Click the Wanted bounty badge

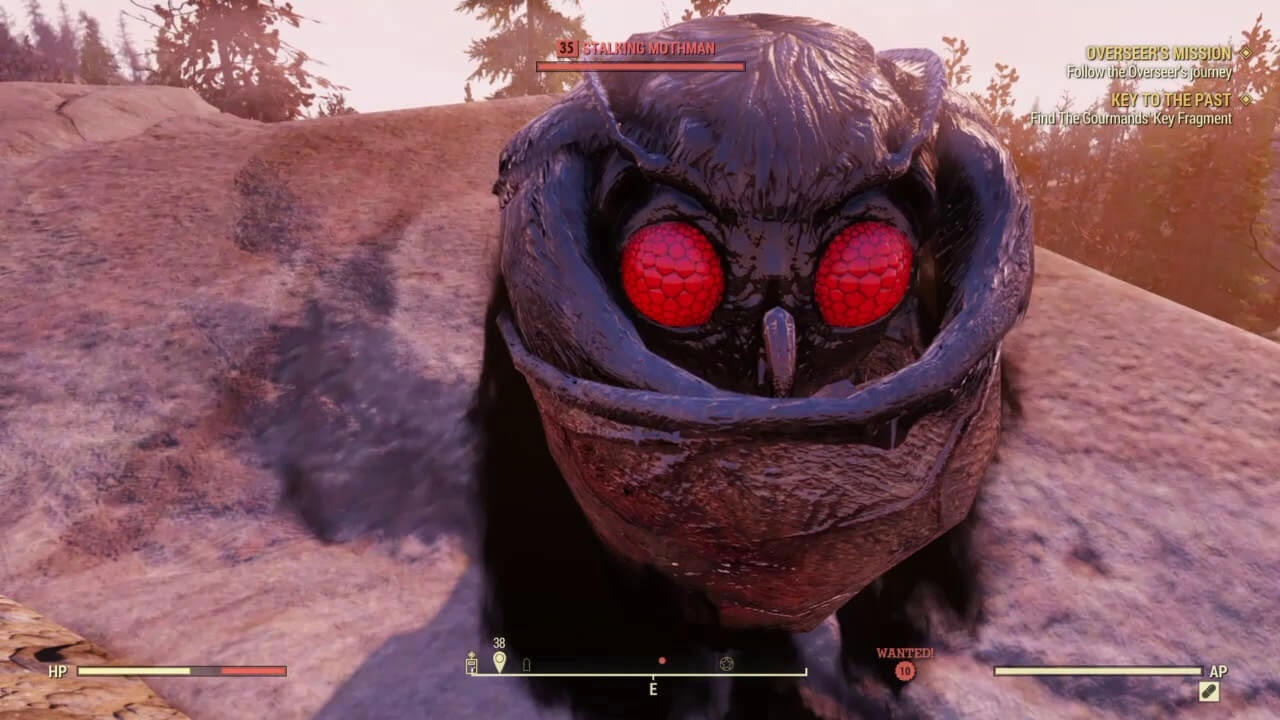(904, 671)
